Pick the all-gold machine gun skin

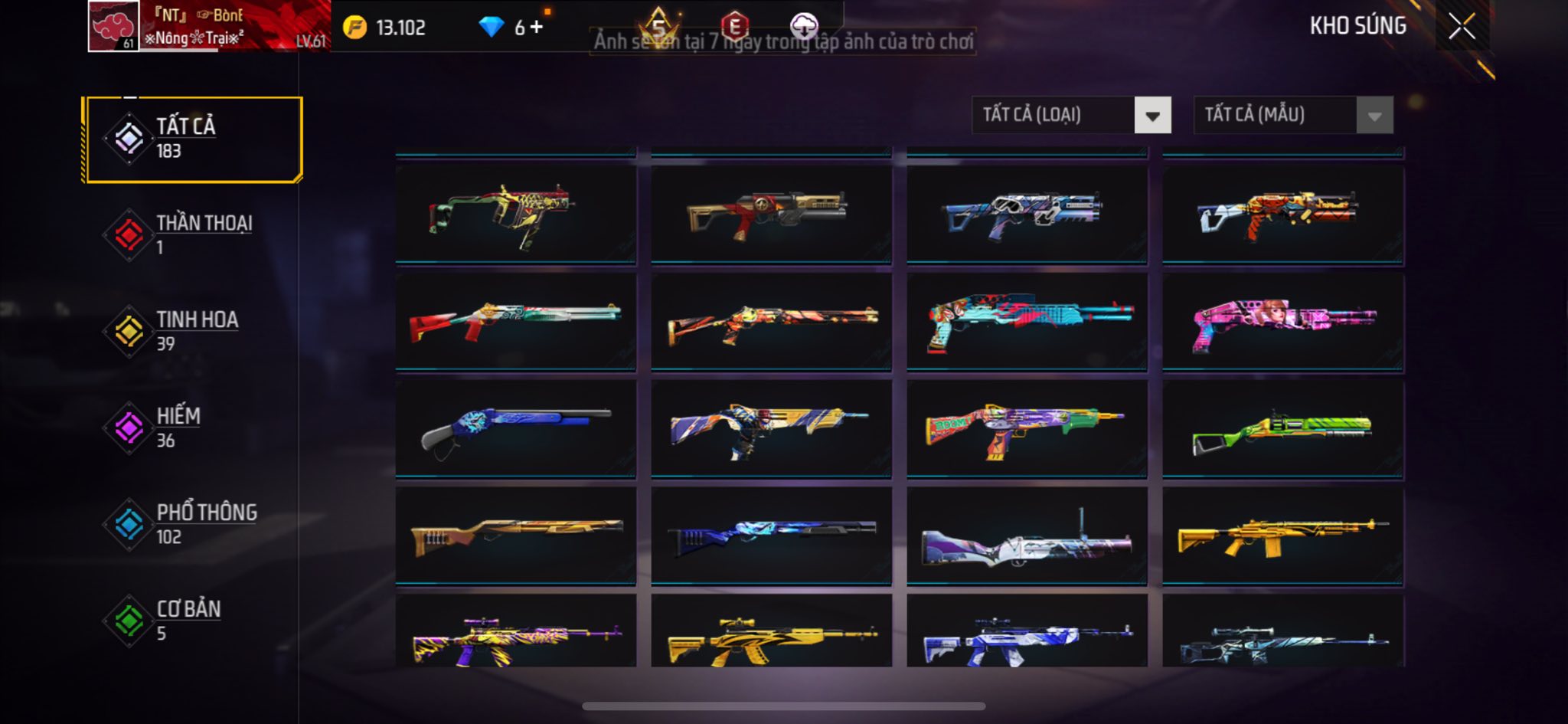pyautogui.click(x=1282, y=537)
